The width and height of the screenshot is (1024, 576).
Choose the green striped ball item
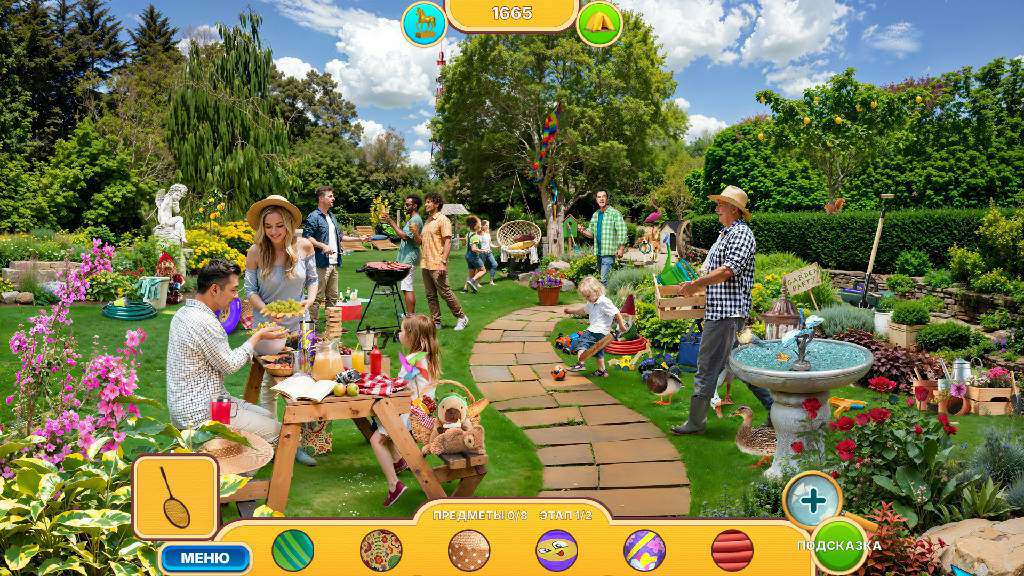(292, 550)
